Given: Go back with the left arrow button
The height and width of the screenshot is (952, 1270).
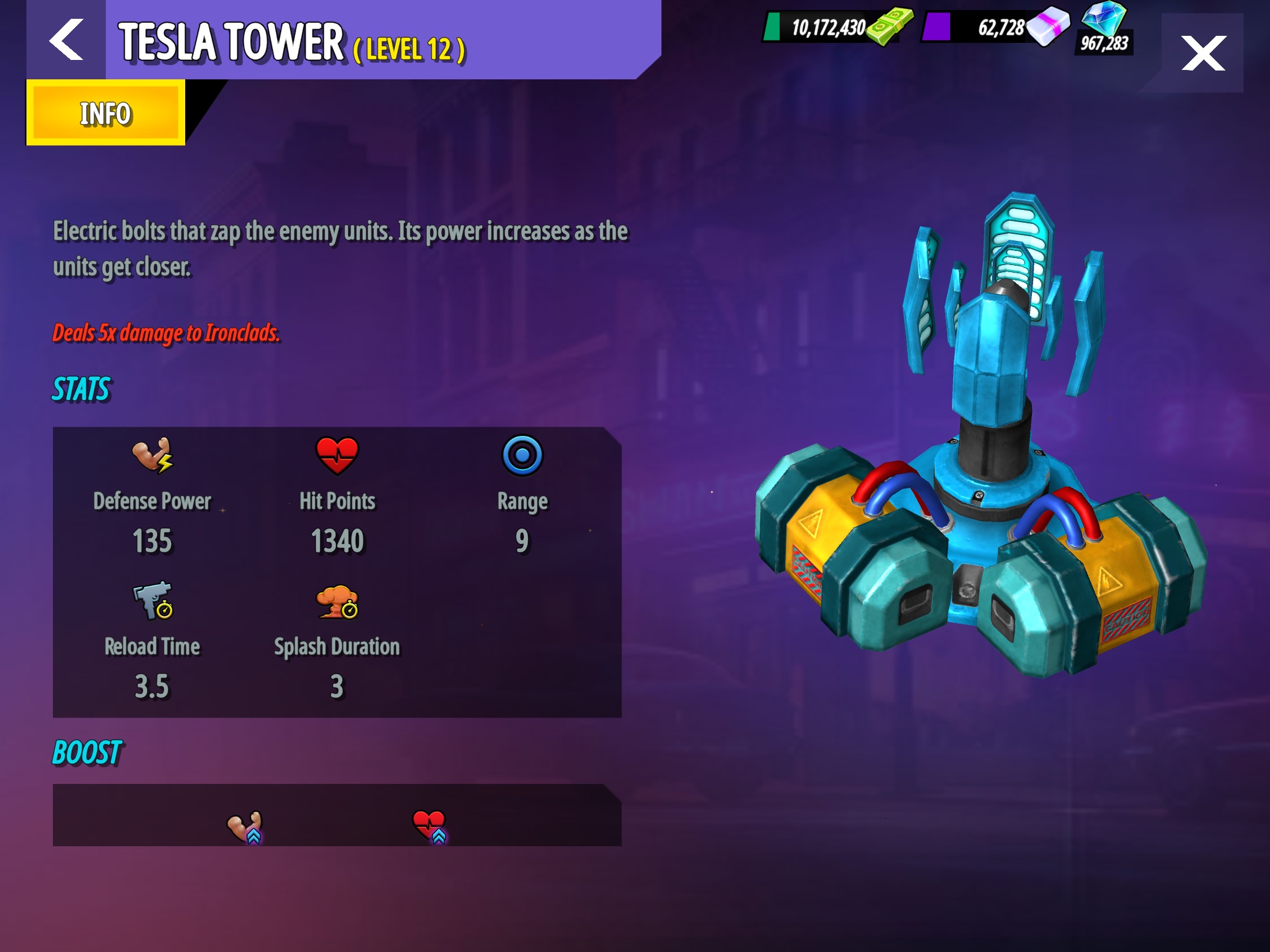Looking at the screenshot, I should [66, 40].
